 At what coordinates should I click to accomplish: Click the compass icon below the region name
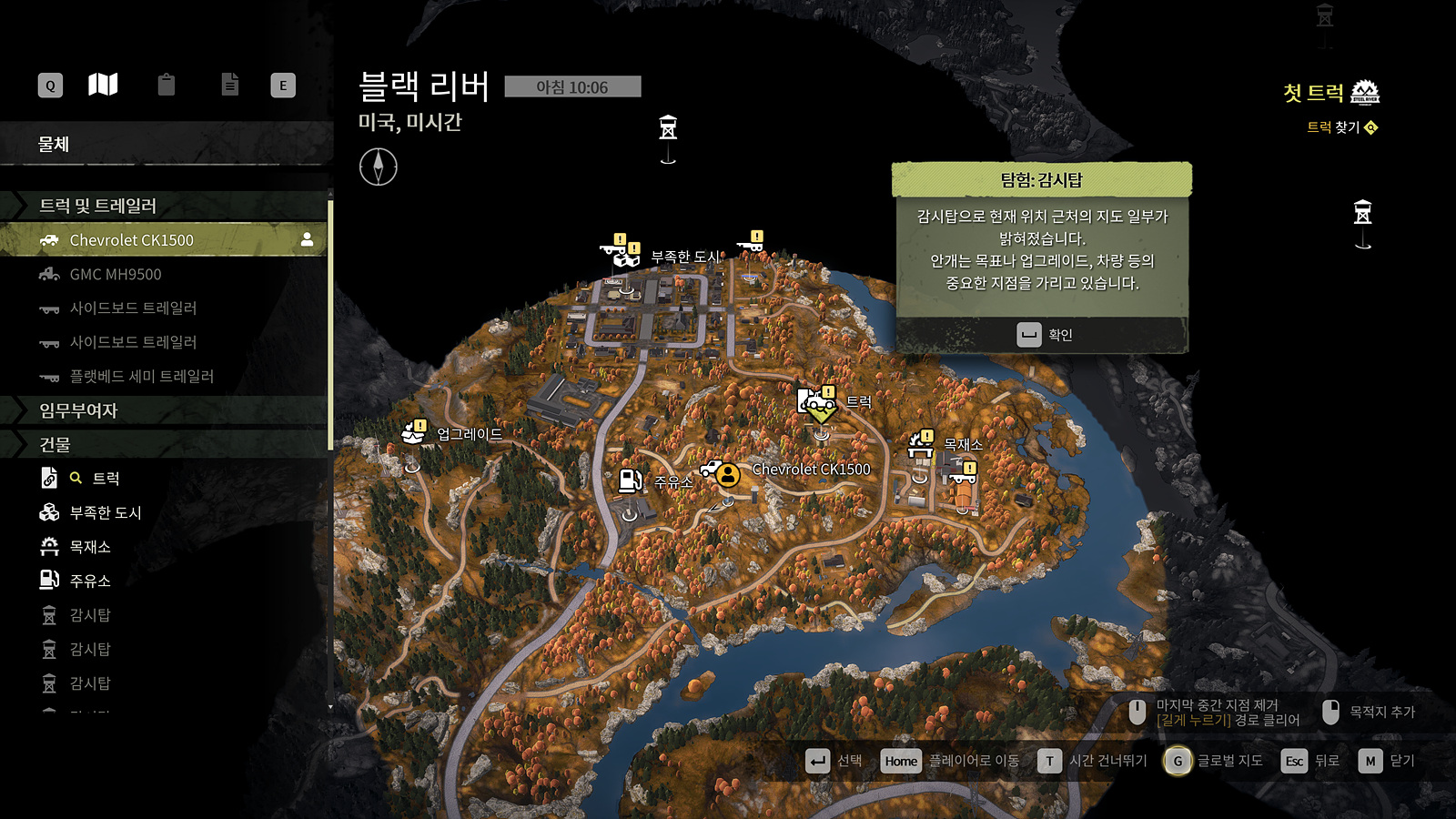click(378, 167)
